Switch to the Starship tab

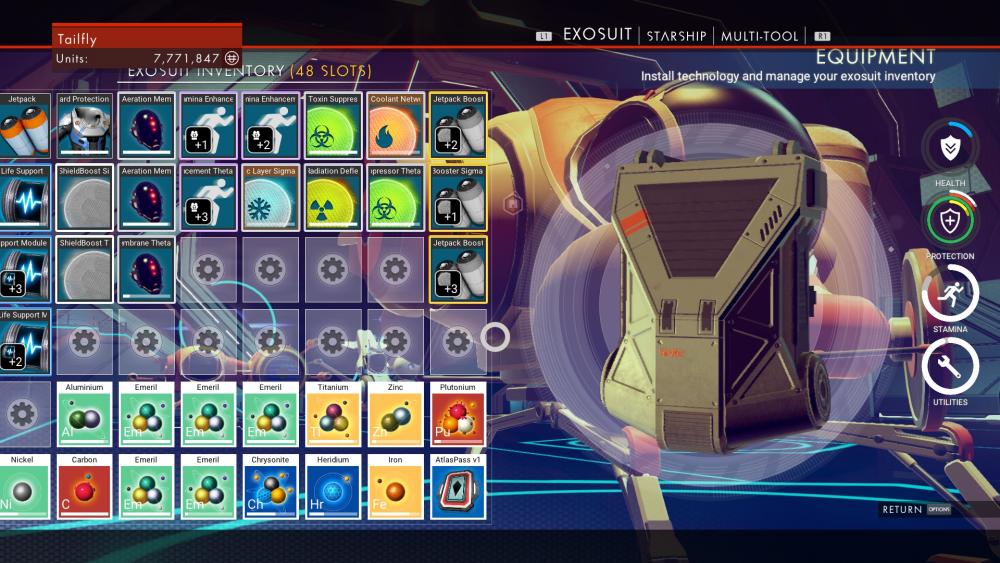point(676,36)
